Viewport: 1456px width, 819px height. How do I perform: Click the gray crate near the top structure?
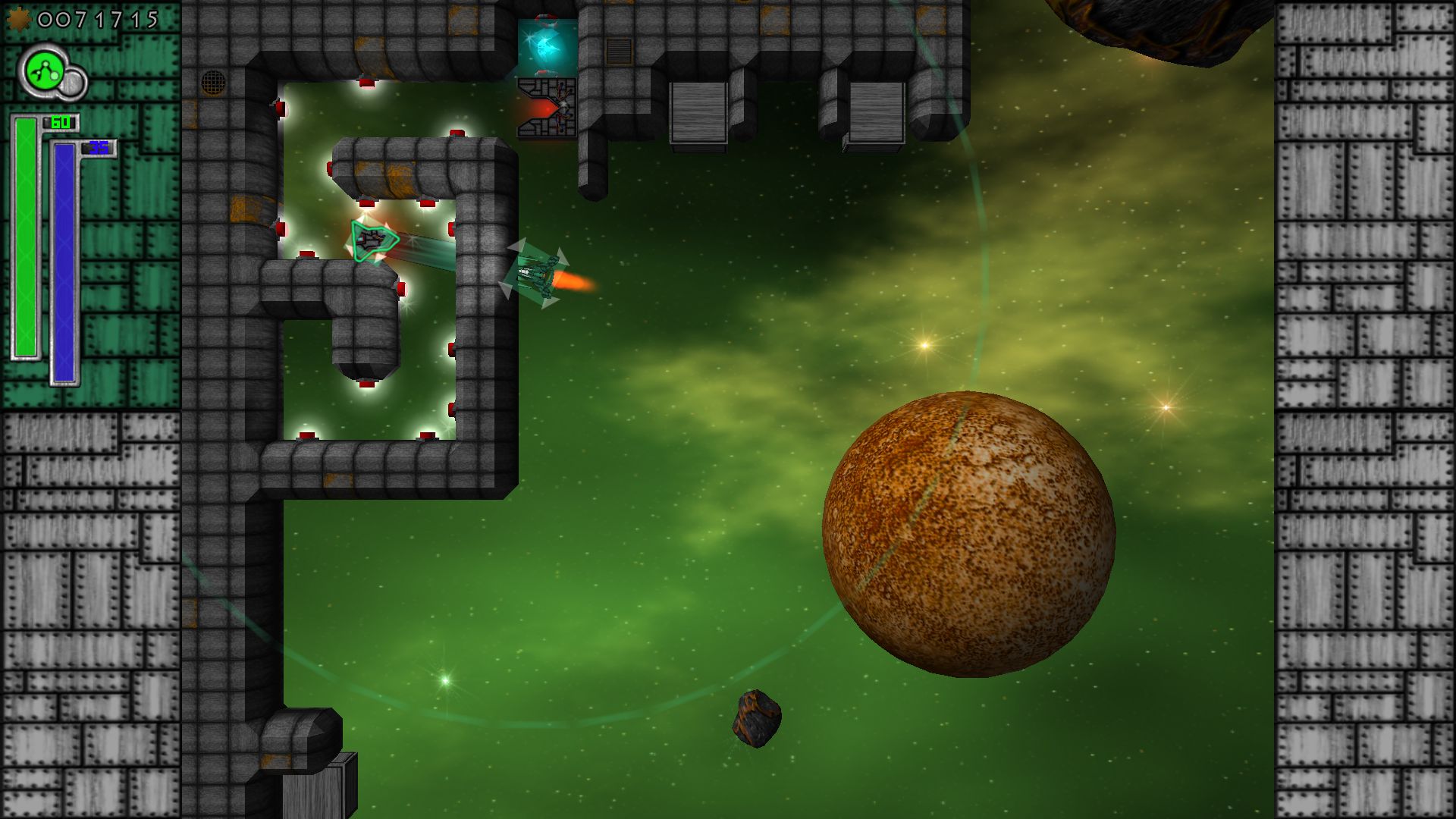click(699, 114)
